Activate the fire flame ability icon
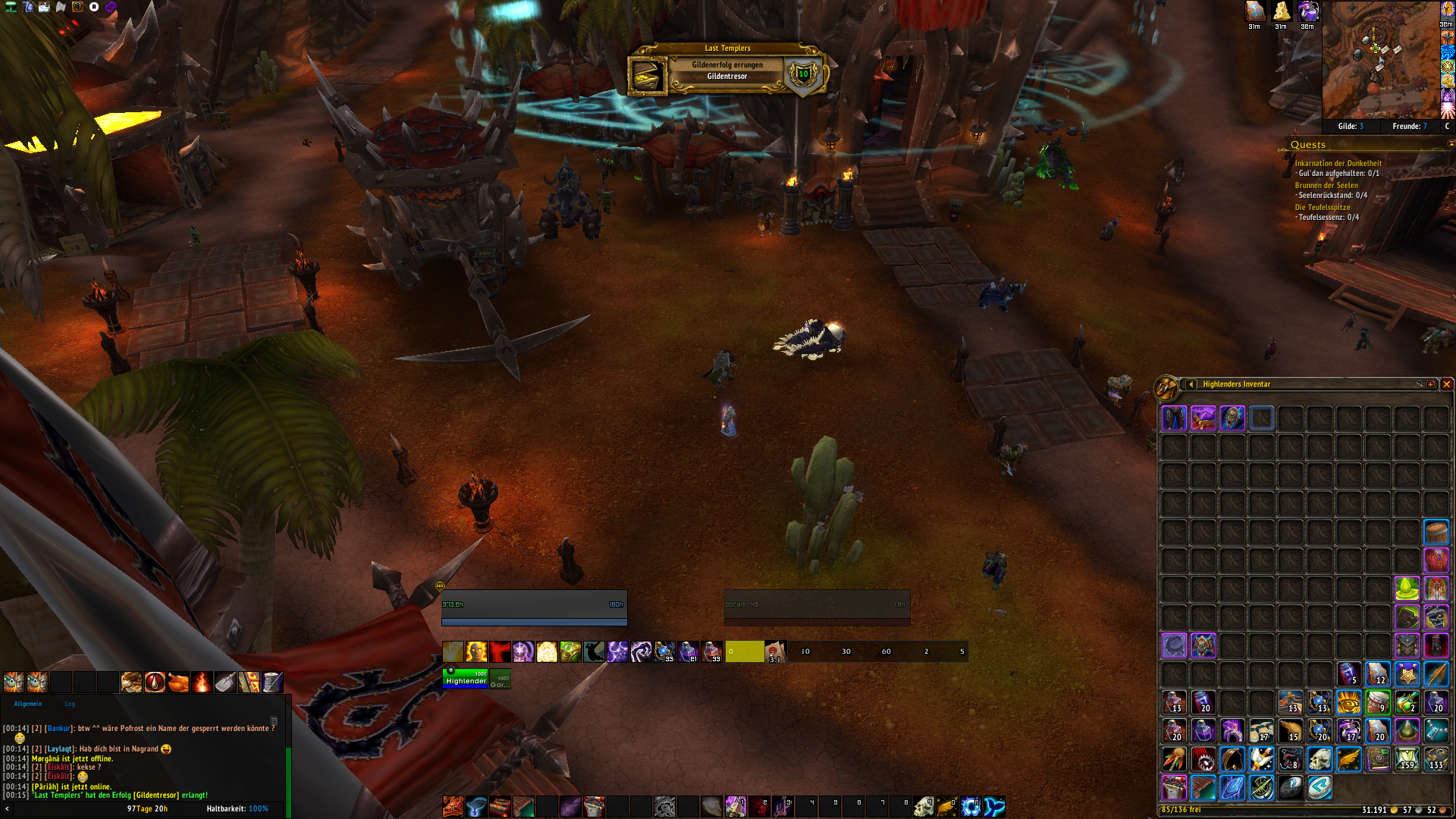This screenshot has height=819, width=1456. (202, 682)
